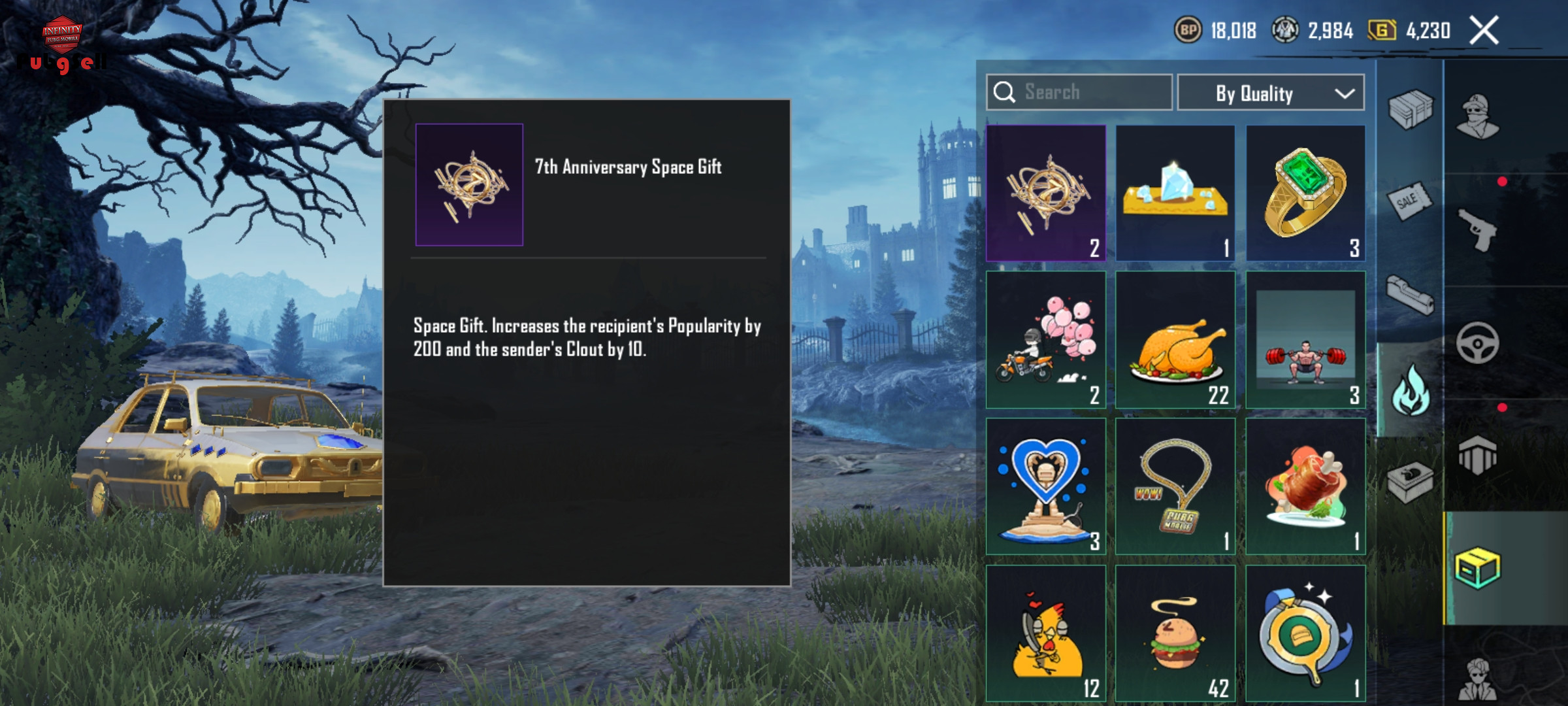Image resolution: width=1568 pixels, height=706 pixels.
Task: Close the inventory with the X button
Action: (1484, 31)
